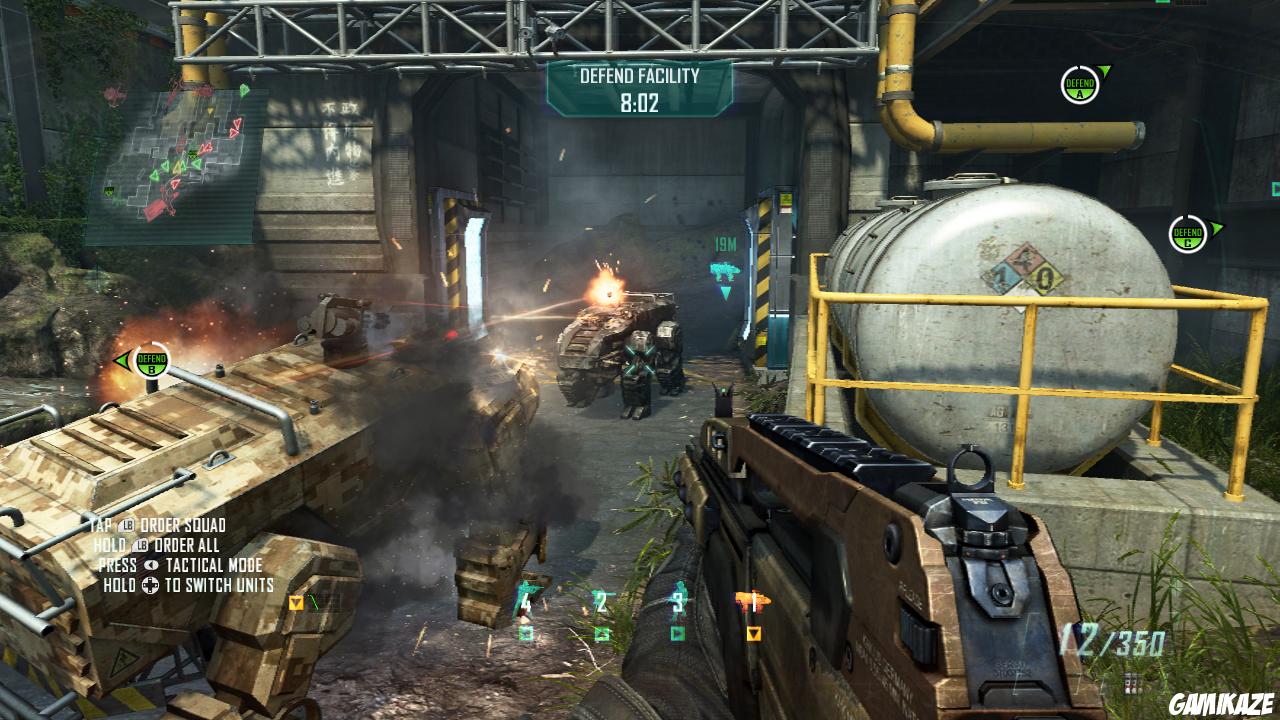Select the orange turret unit 1 icon
The height and width of the screenshot is (720, 1280).
[752, 597]
